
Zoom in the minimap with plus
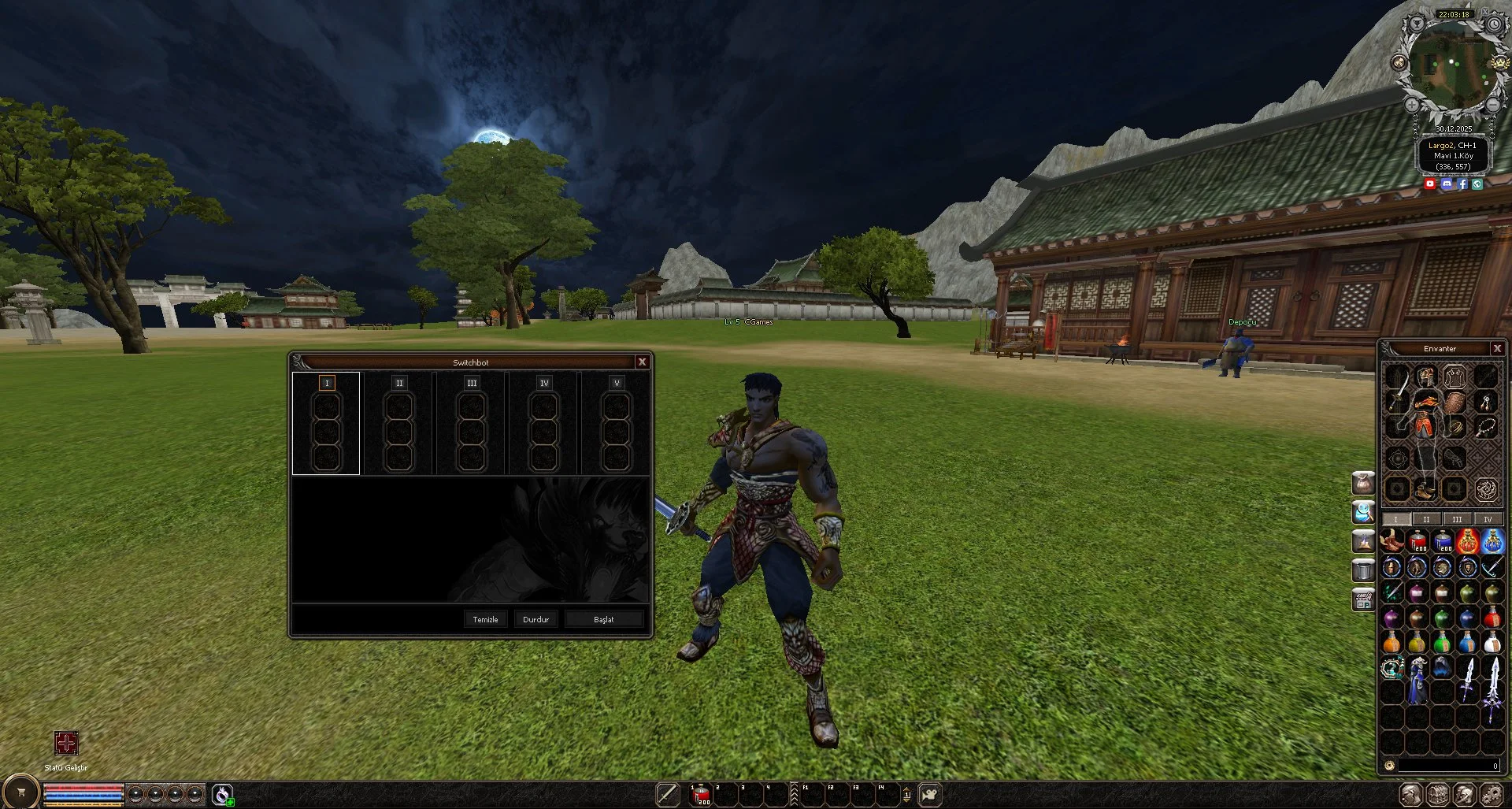click(1412, 104)
